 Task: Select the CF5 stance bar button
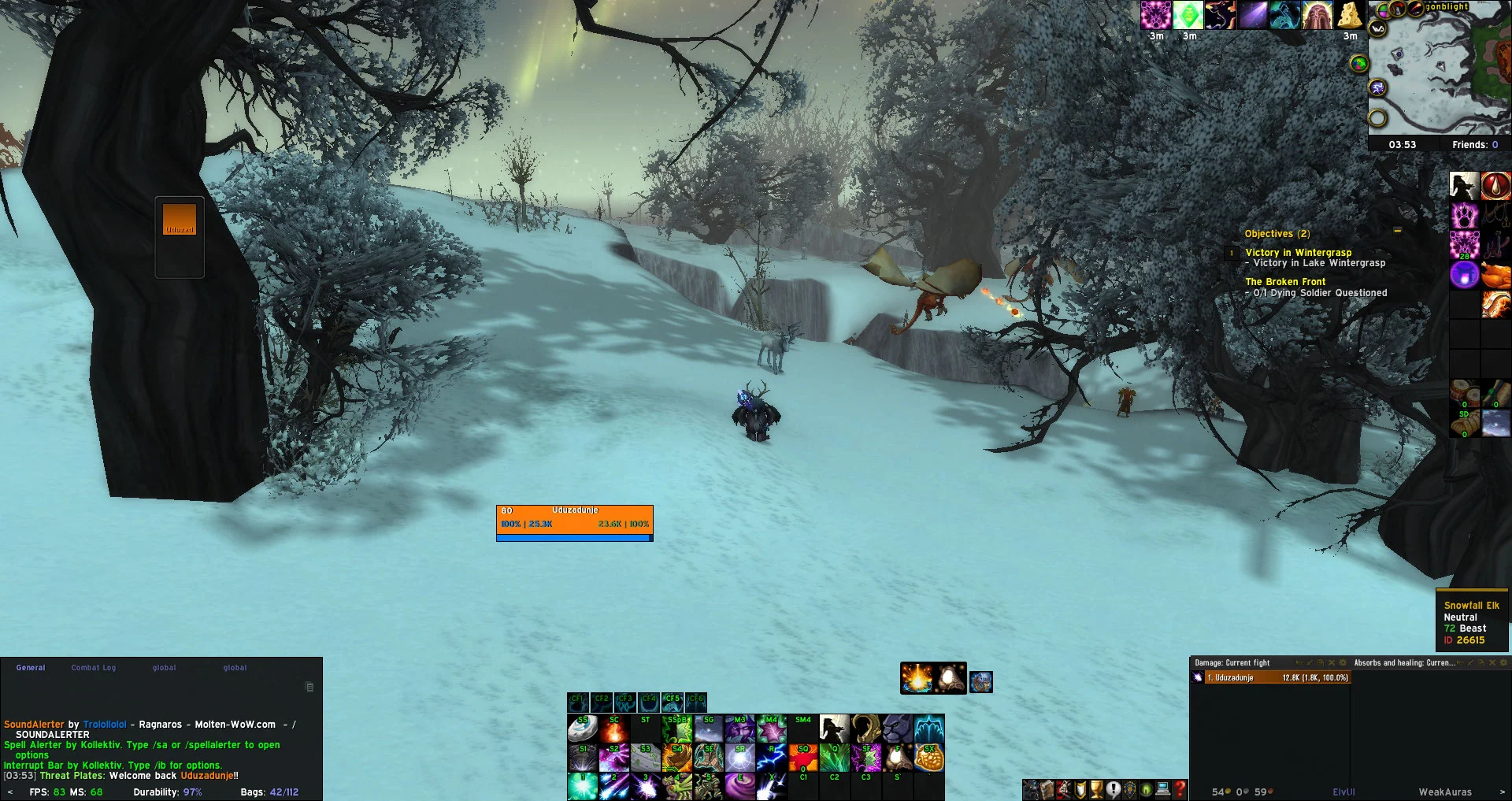point(672,701)
